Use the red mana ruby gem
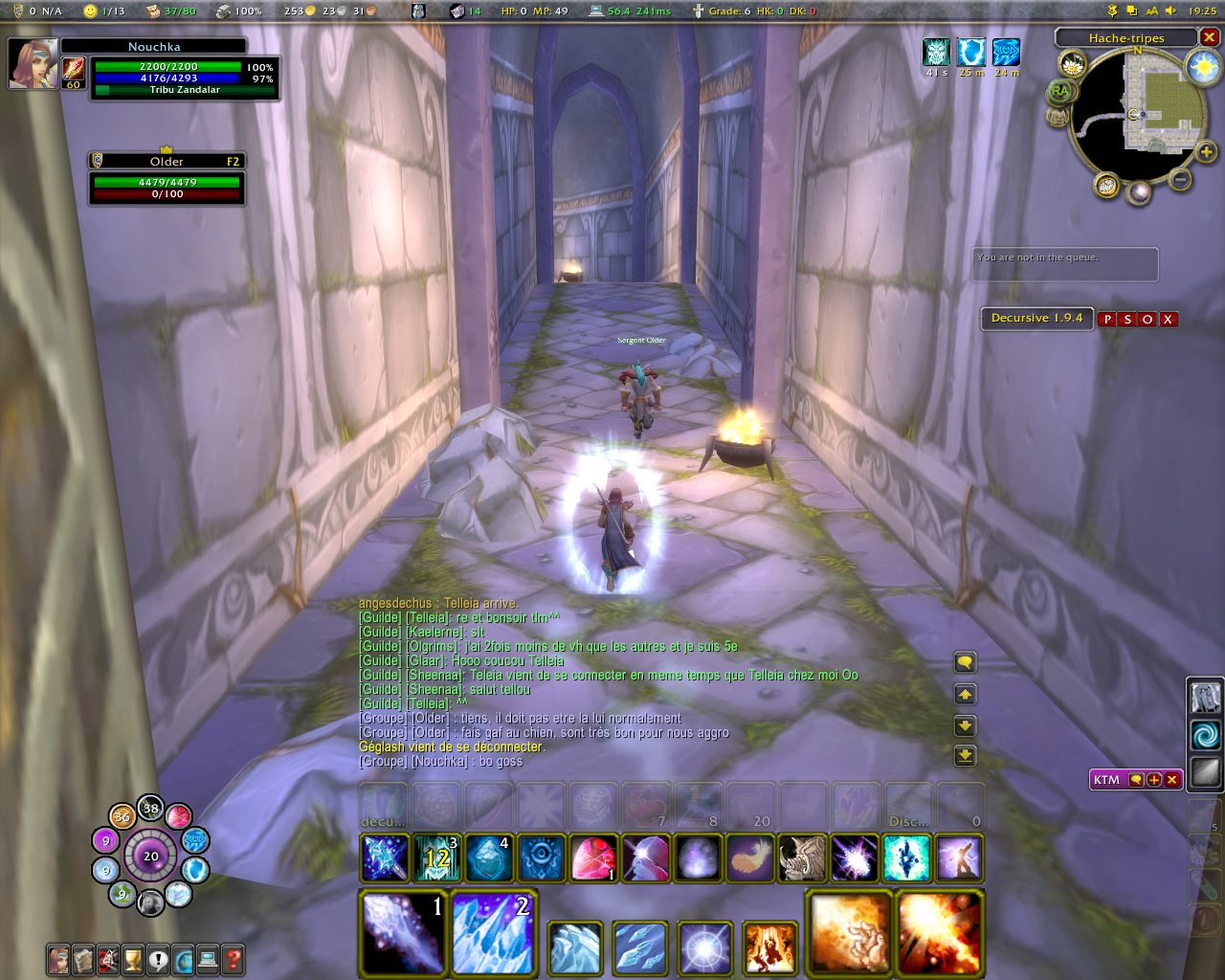Screen dimensions: 1225x980 592,857
